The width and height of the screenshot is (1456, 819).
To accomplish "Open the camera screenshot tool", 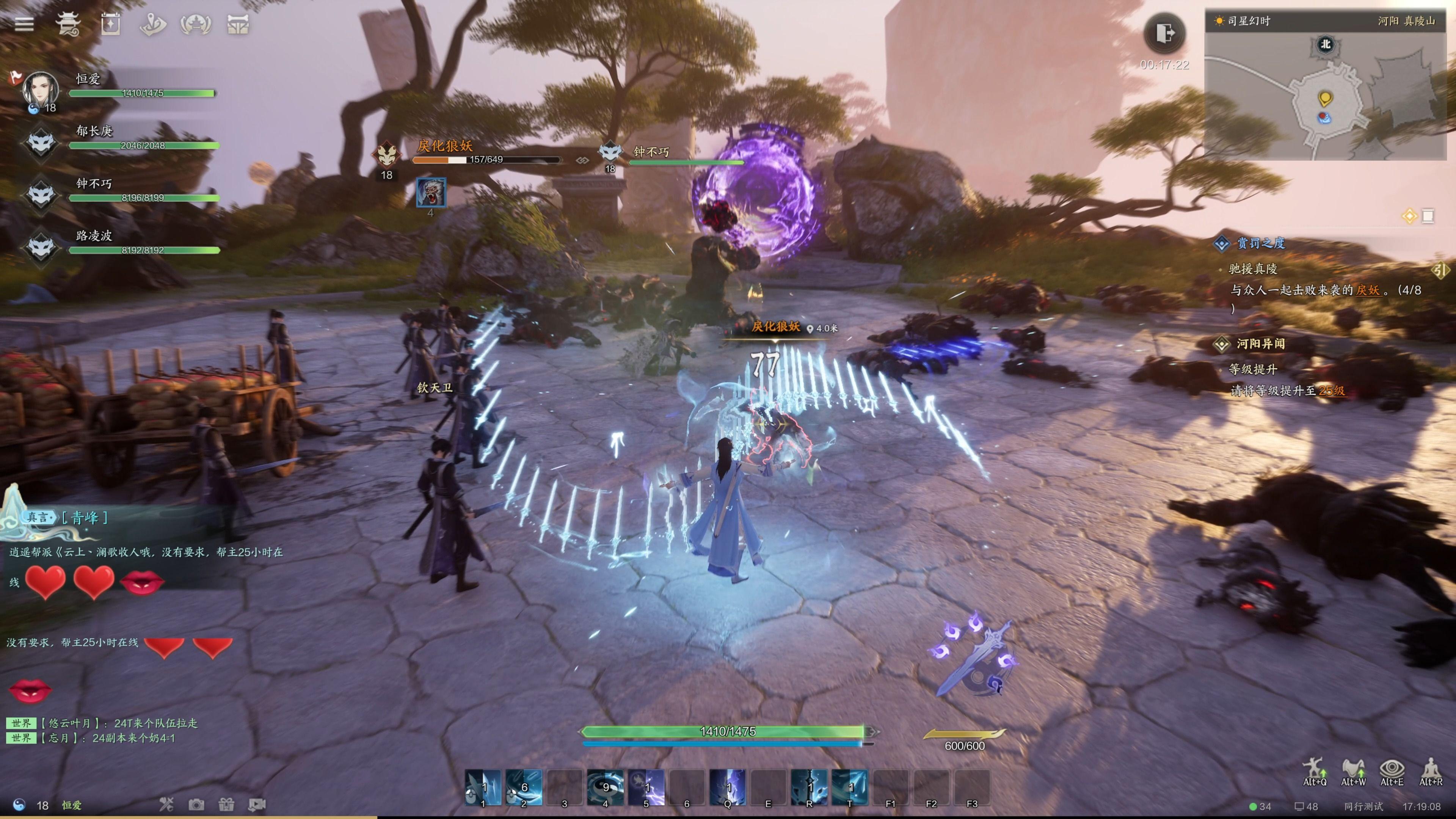I will [x=196, y=804].
